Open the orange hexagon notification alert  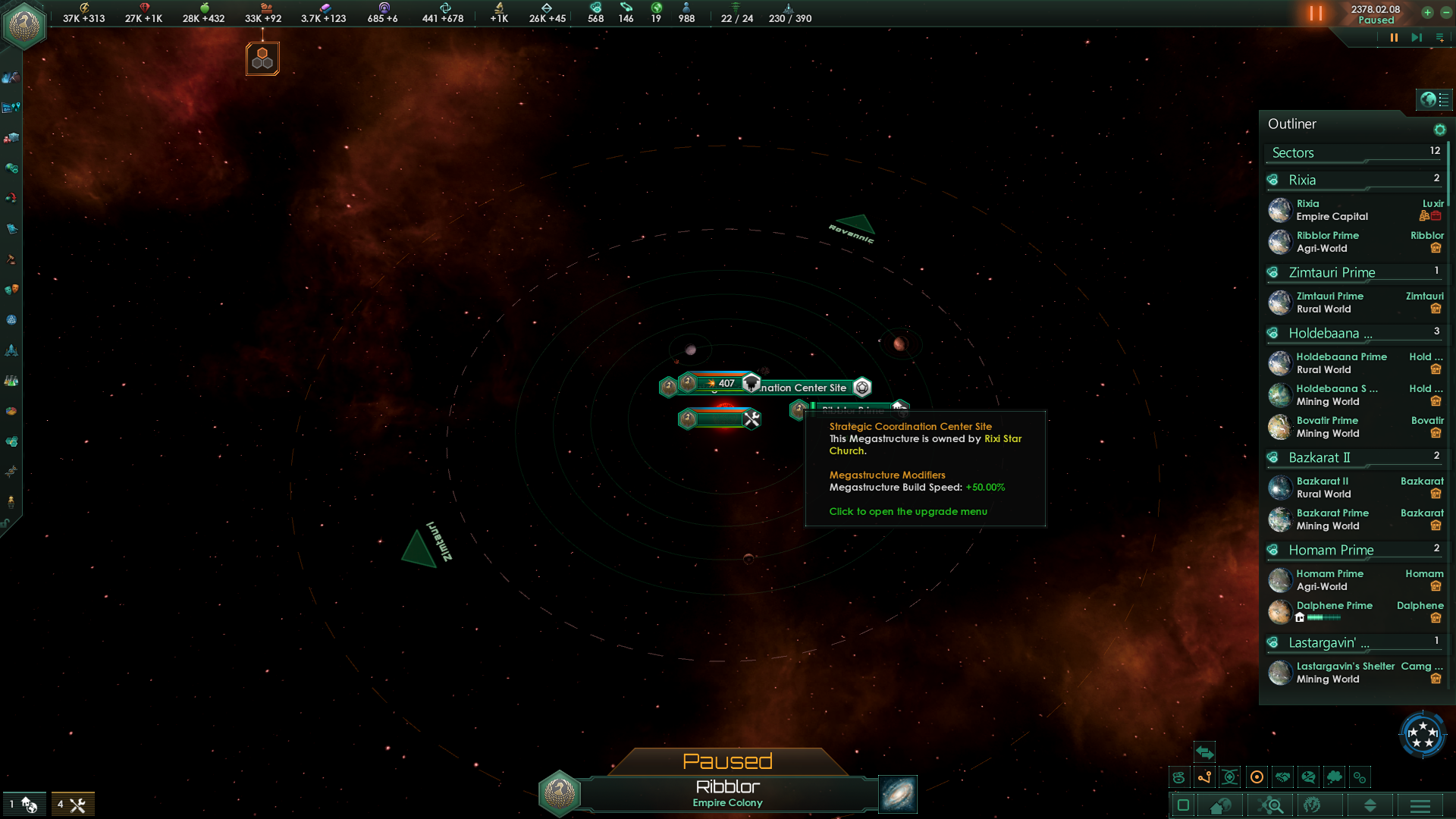(262, 58)
